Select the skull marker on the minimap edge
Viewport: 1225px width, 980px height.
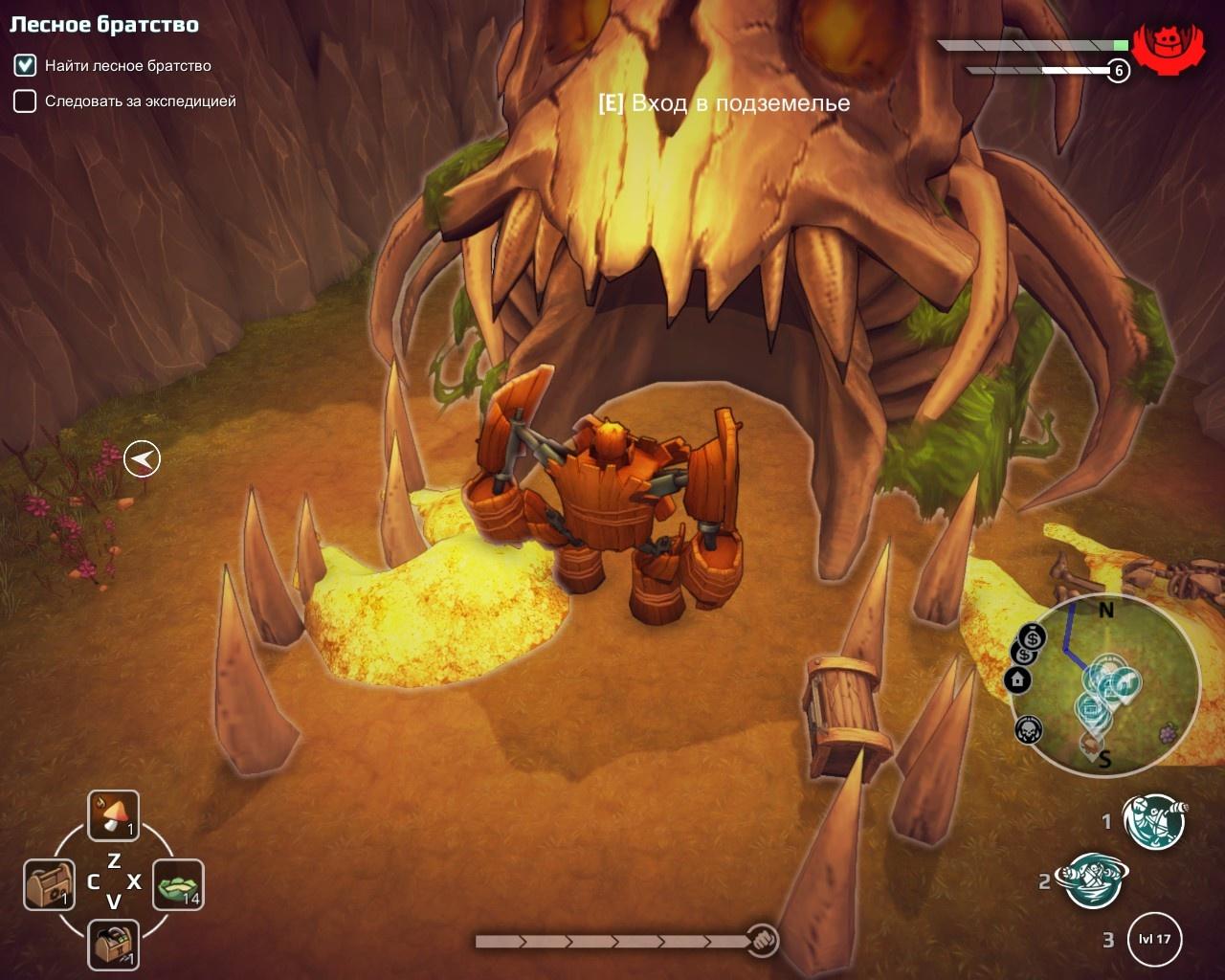pos(1028,730)
